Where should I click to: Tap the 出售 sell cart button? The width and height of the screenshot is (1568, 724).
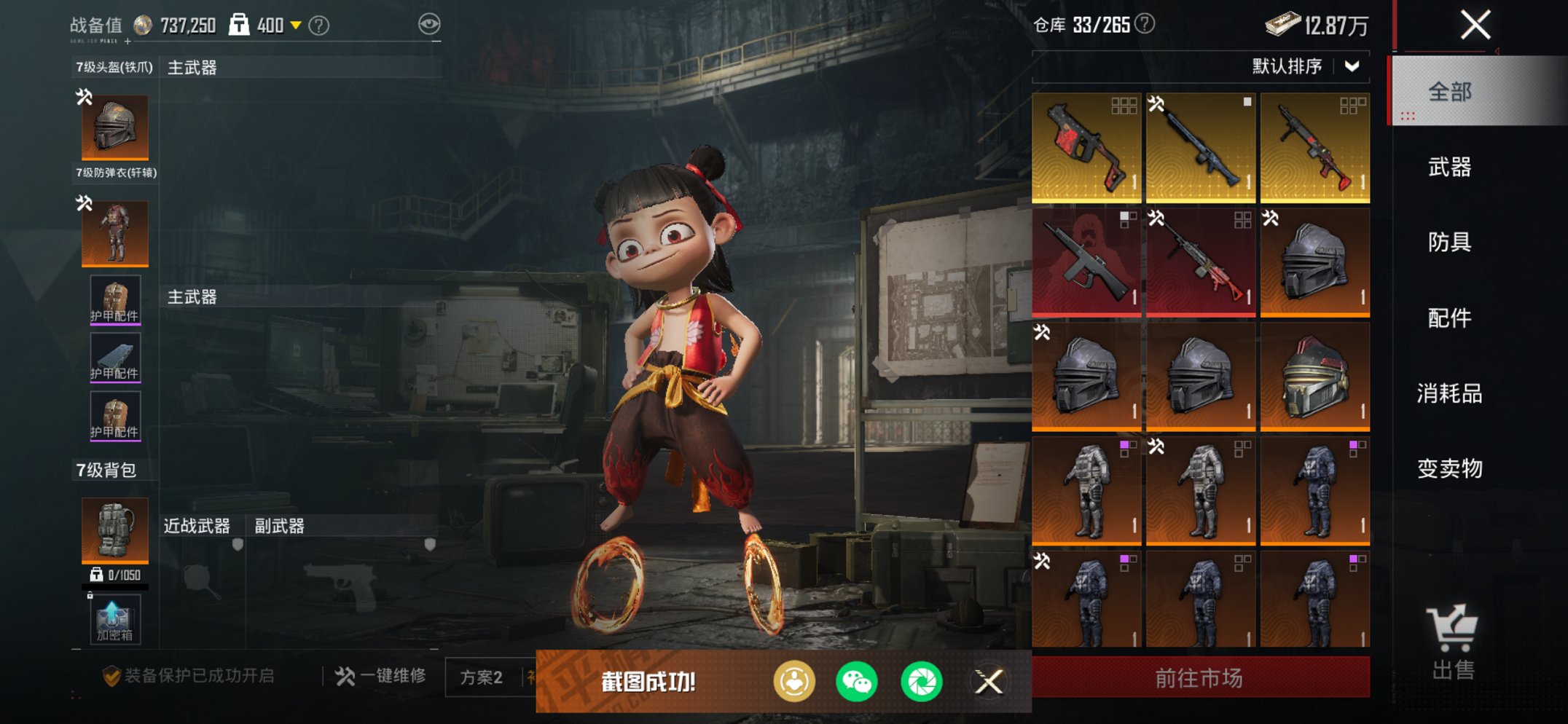[1453, 642]
